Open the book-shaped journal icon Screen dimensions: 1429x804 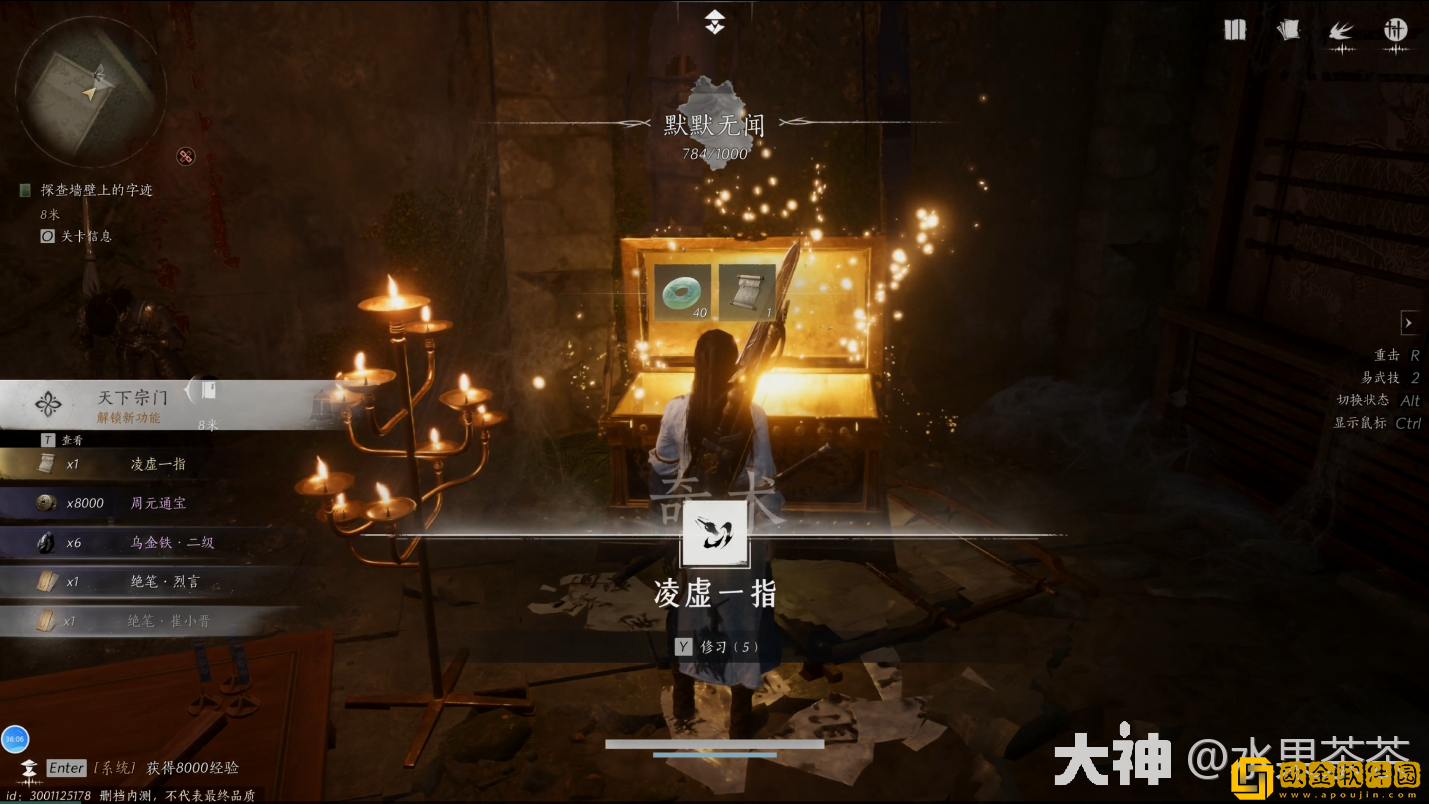click(1235, 30)
